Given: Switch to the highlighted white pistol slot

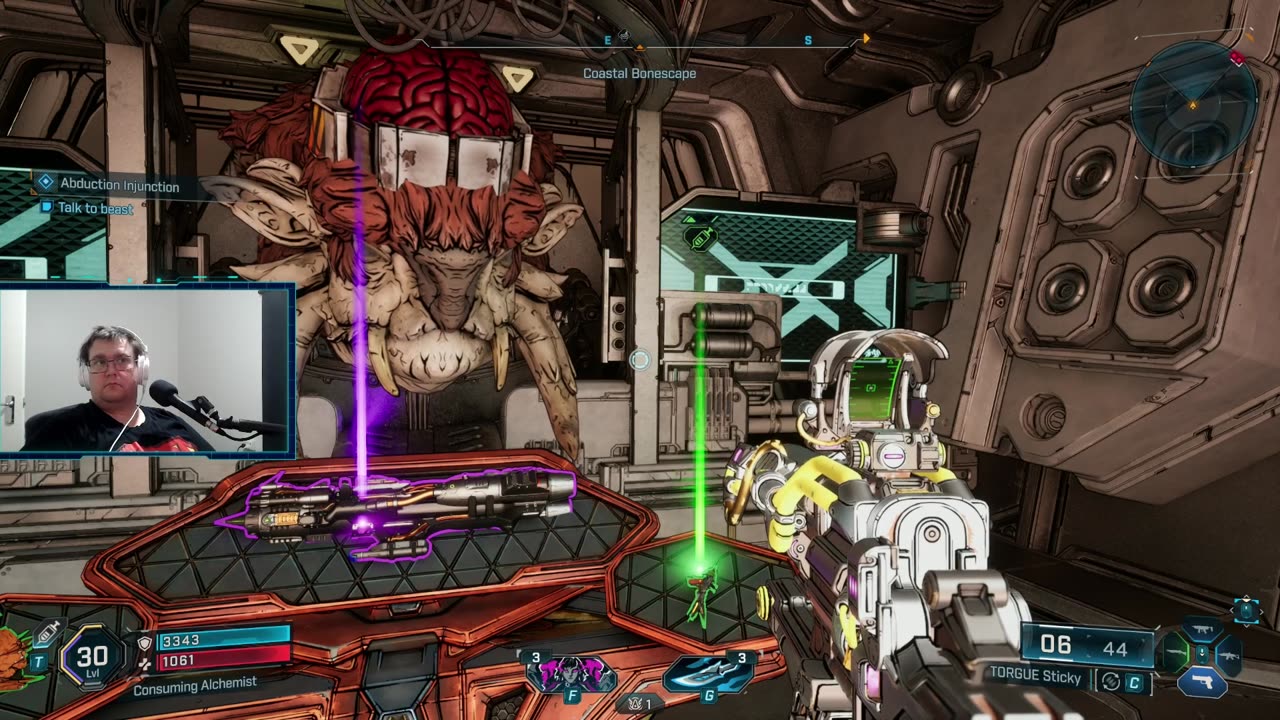Looking at the screenshot, I should pos(1202,681).
